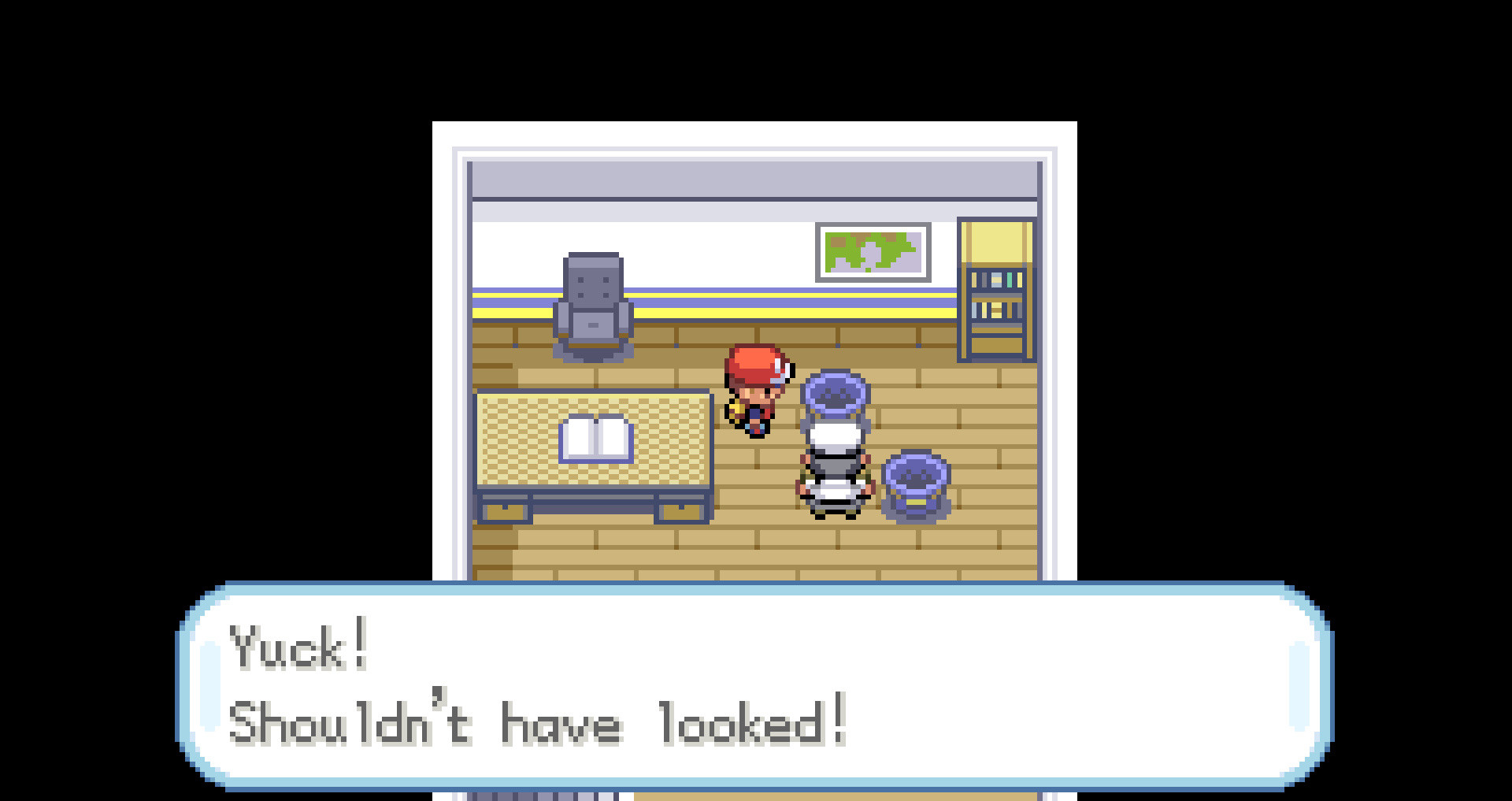The height and width of the screenshot is (801, 1512).
Task: Click the dialog box to advance text
Action: pos(756,685)
